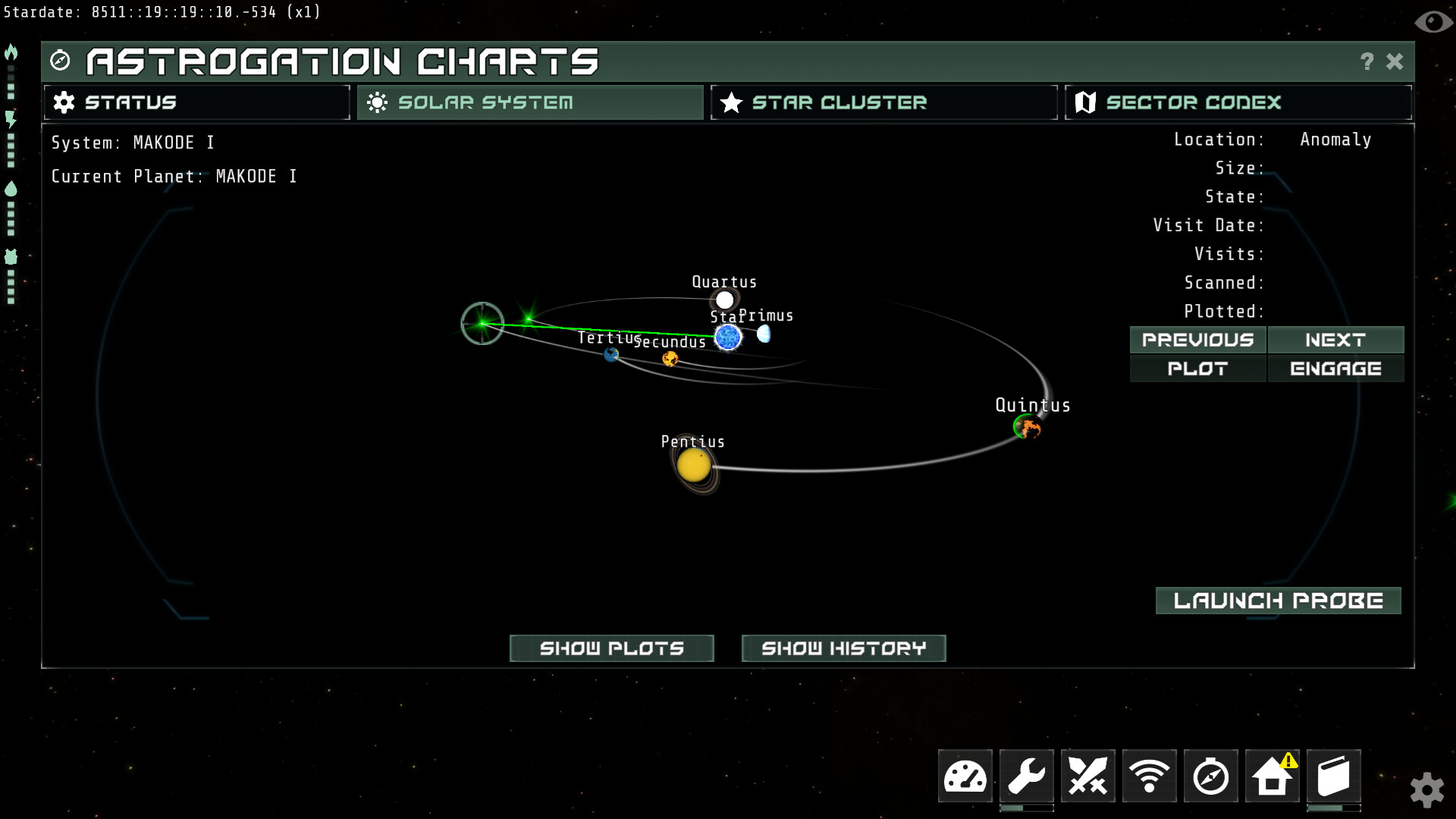Screen dimensions: 1456x819
Task: Engage the plotted course
Action: 1335,369
